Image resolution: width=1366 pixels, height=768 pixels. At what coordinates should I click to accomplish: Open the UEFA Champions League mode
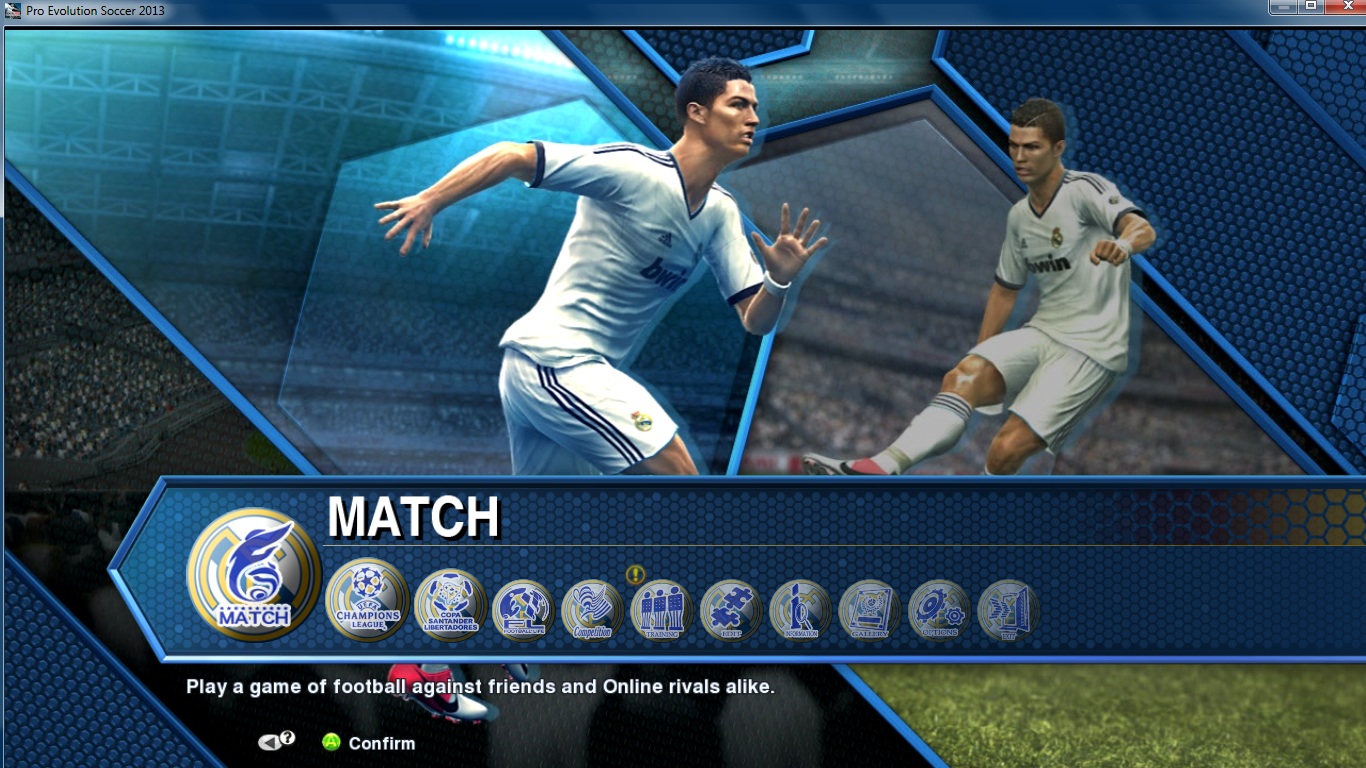click(x=366, y=605)
